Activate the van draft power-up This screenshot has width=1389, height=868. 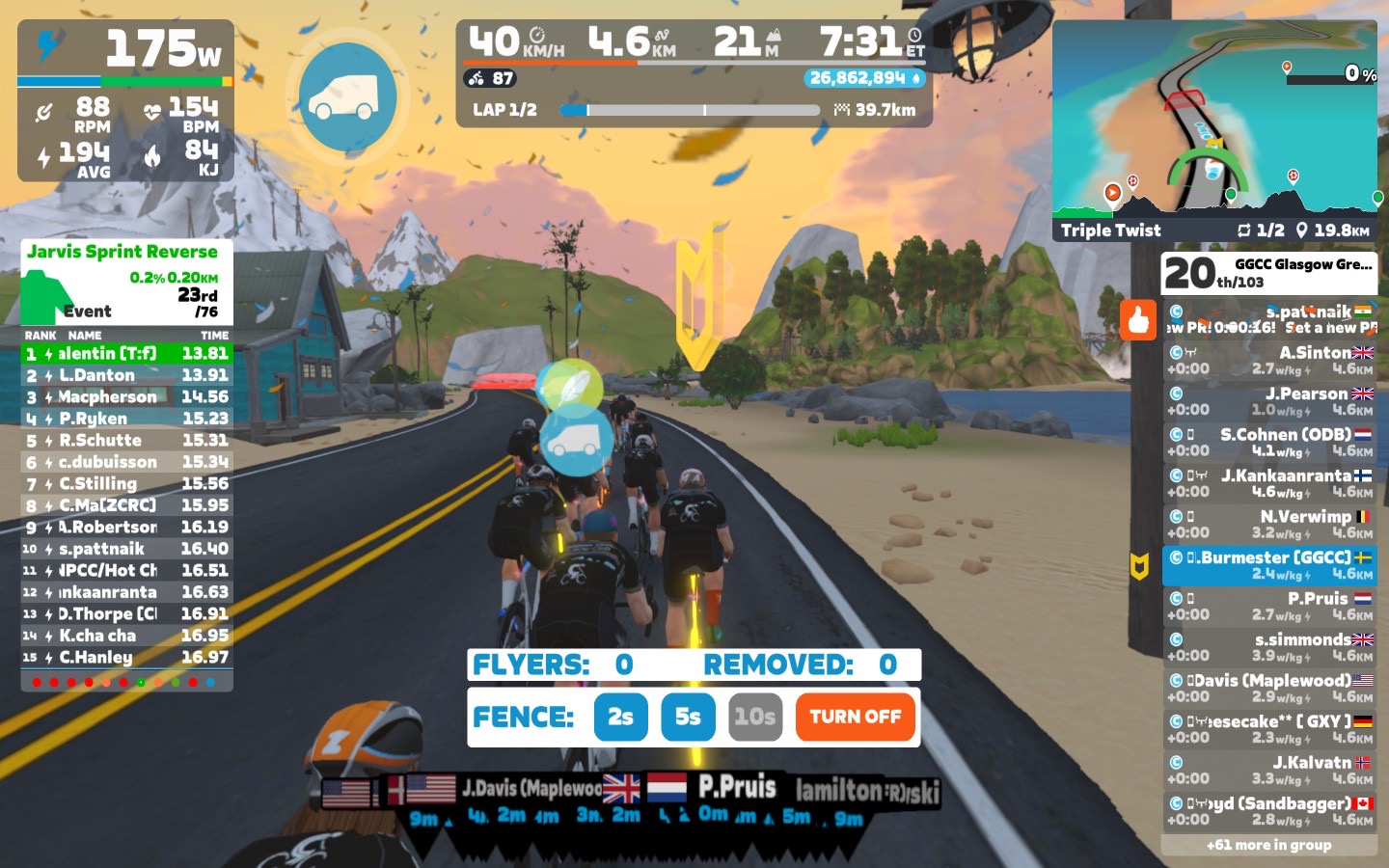347,96
